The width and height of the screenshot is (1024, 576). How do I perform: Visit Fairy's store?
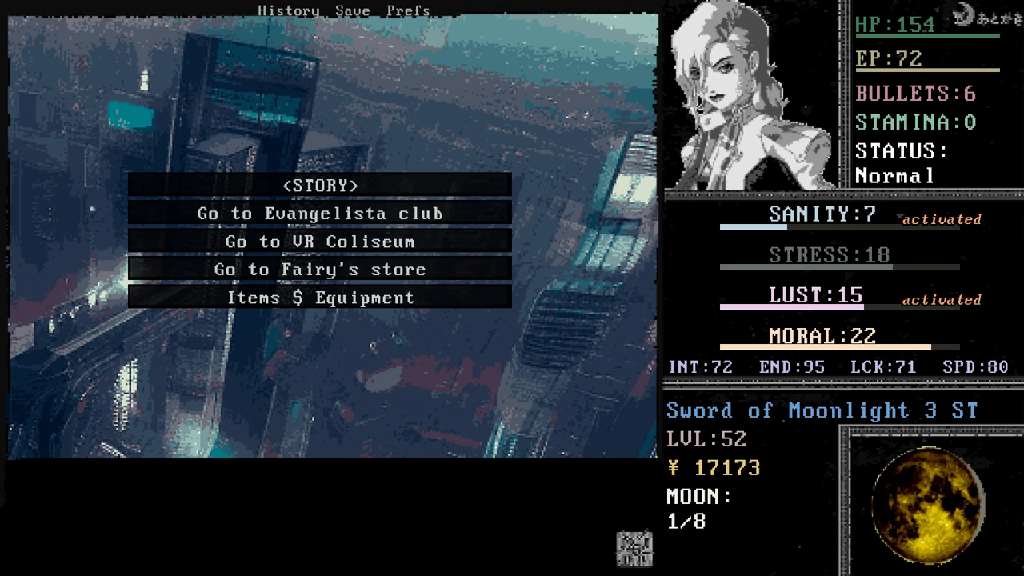(x=320, y=269)
